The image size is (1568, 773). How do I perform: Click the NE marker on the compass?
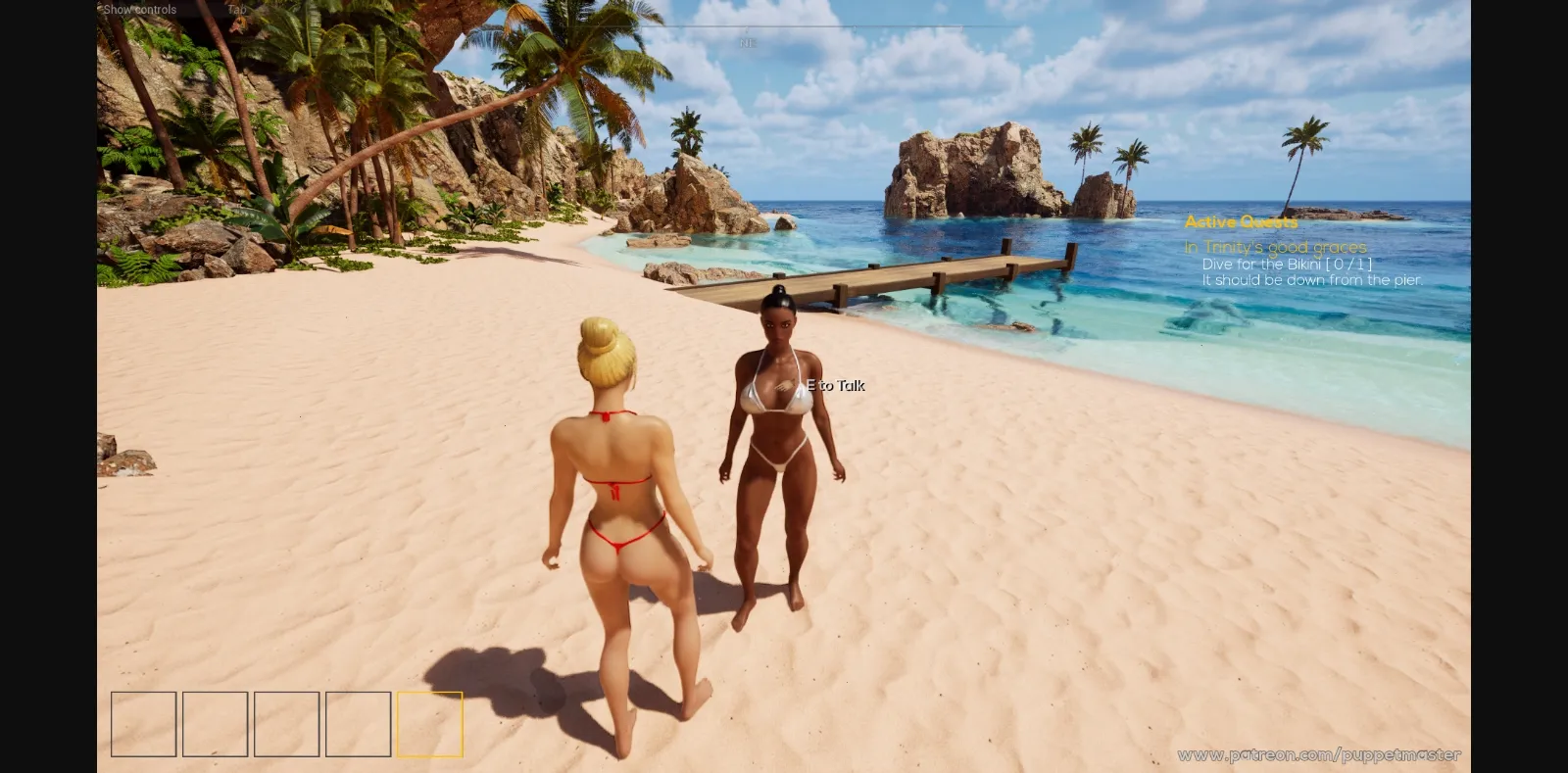click(747, 44)
